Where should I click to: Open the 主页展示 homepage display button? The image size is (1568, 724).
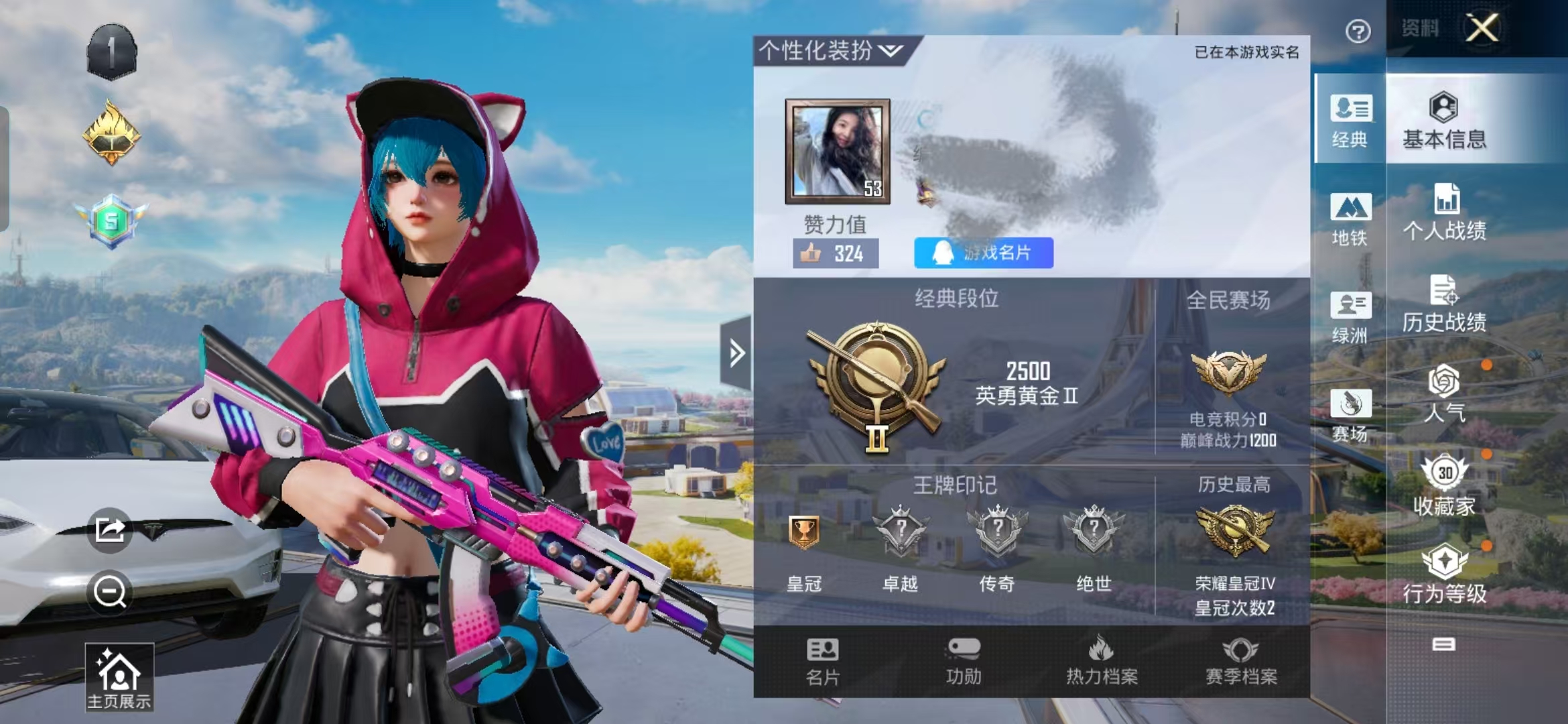pyautogui.click(x=119, y=677)
